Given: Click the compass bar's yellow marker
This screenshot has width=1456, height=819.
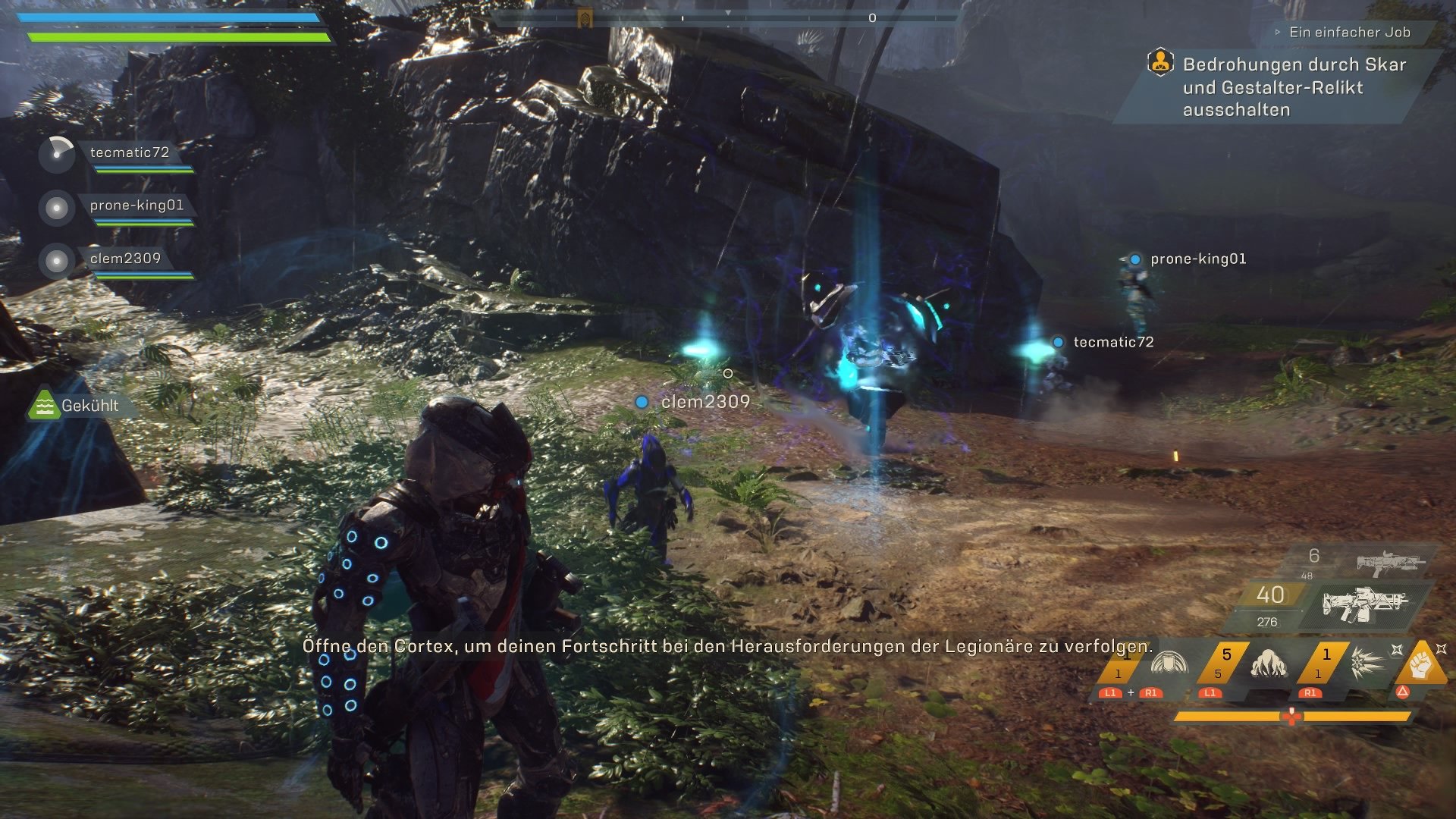Looking at the screenshot, I should click(x=585, y=17).
